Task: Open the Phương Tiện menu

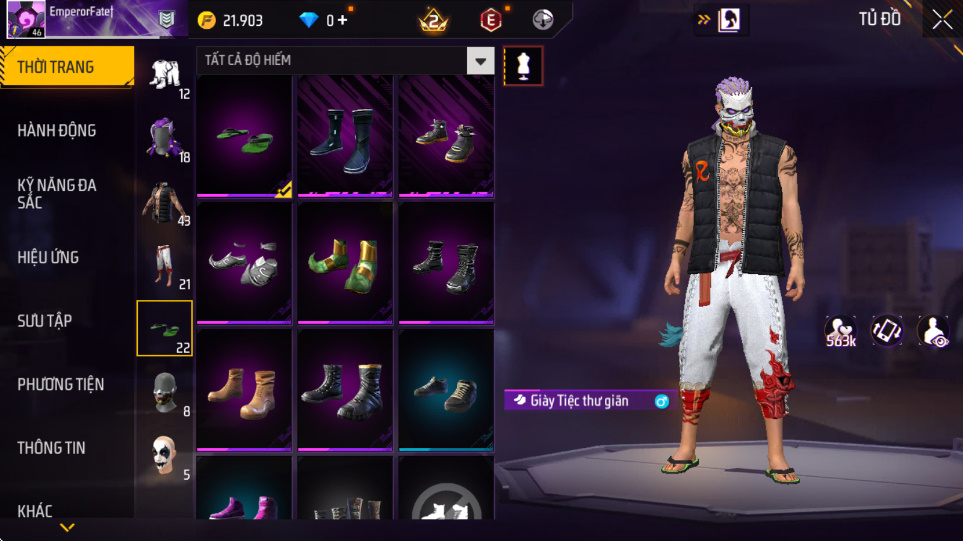Action: coord(60,384)
